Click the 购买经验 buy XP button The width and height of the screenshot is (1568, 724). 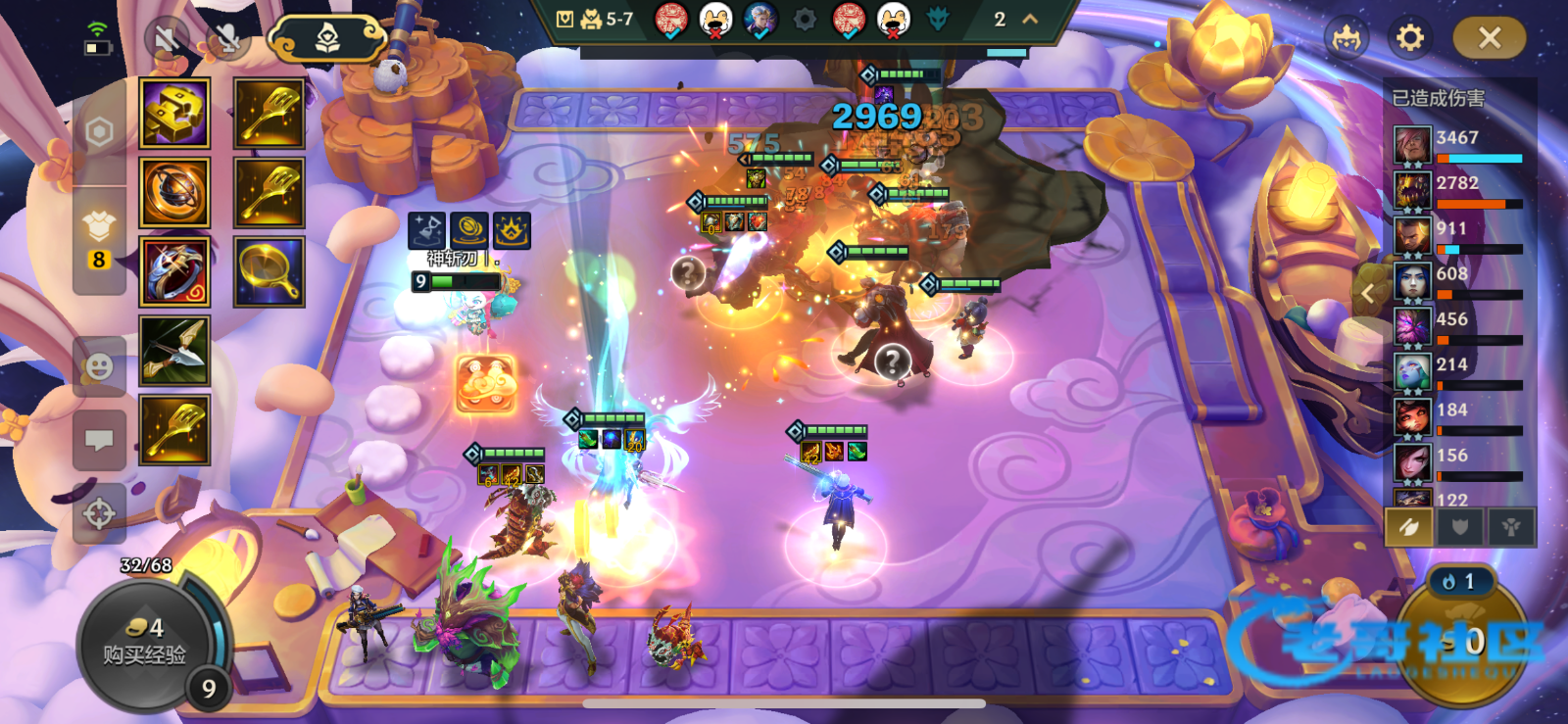click(x=144, y=642)
